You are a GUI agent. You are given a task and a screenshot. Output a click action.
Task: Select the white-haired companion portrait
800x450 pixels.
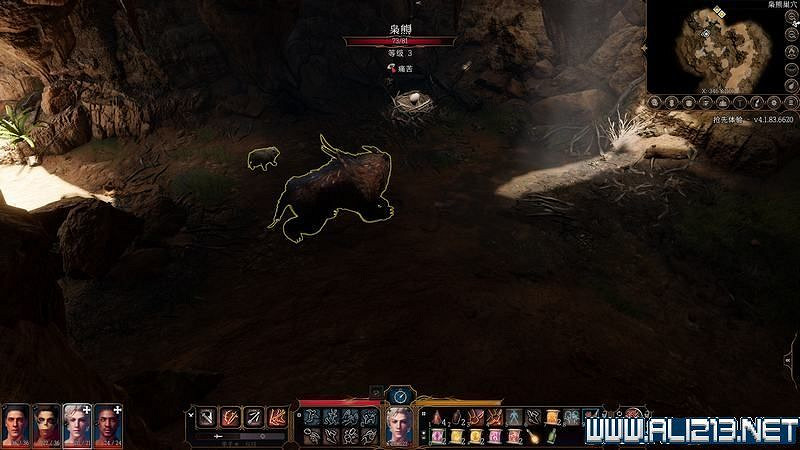77,425
